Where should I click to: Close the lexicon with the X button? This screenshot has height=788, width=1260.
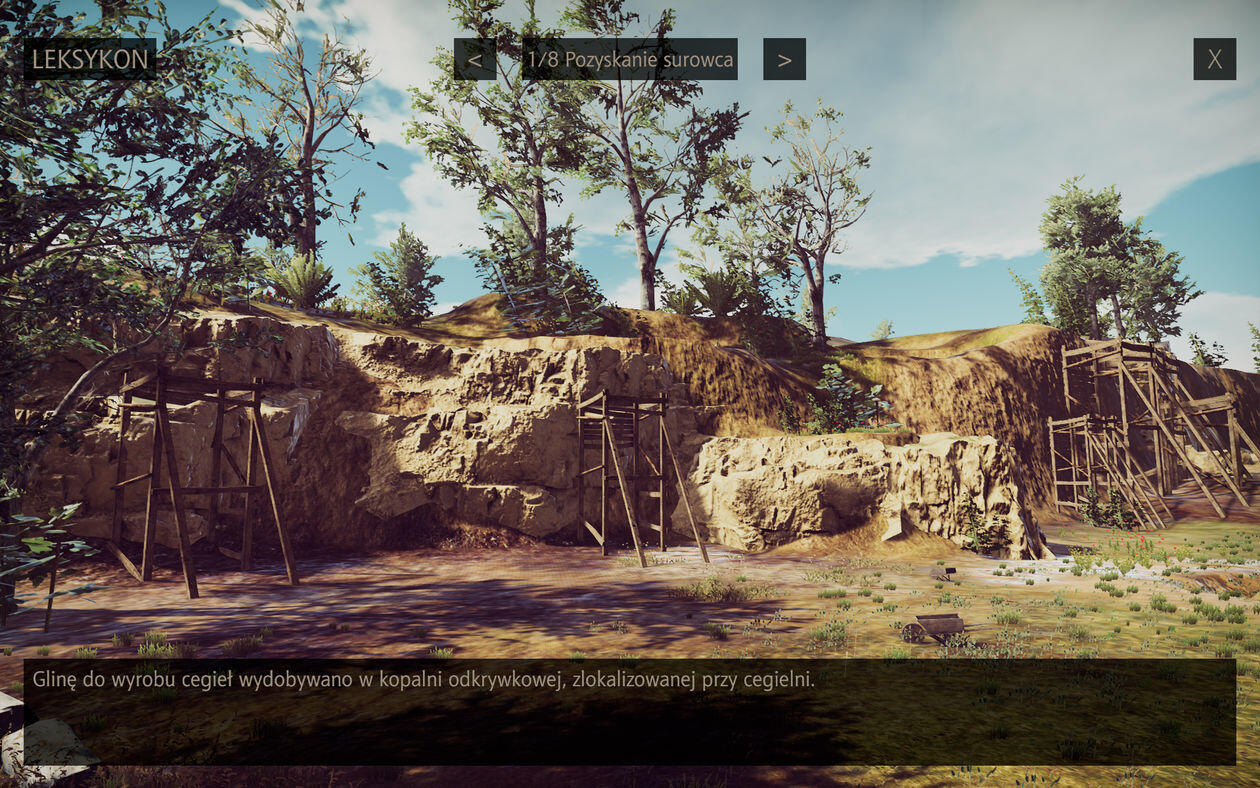click(x=1214, y=59)
